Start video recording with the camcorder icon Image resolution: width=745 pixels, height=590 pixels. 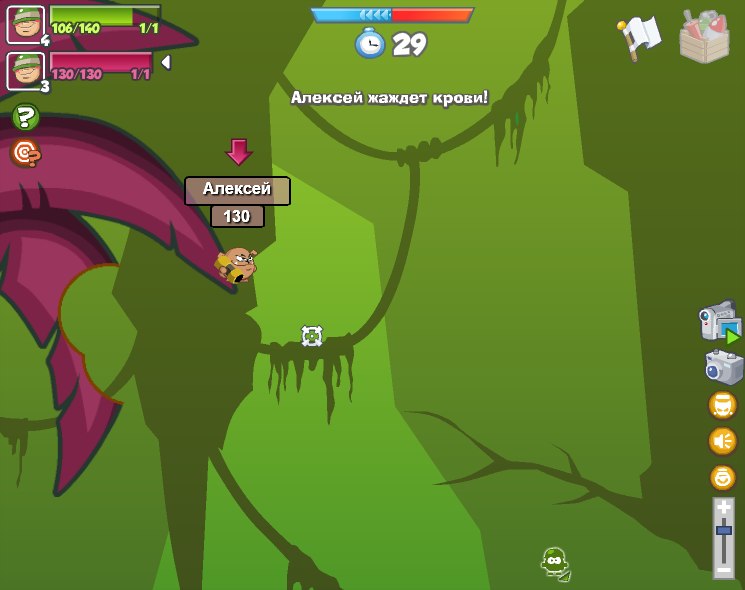(720, 323)
